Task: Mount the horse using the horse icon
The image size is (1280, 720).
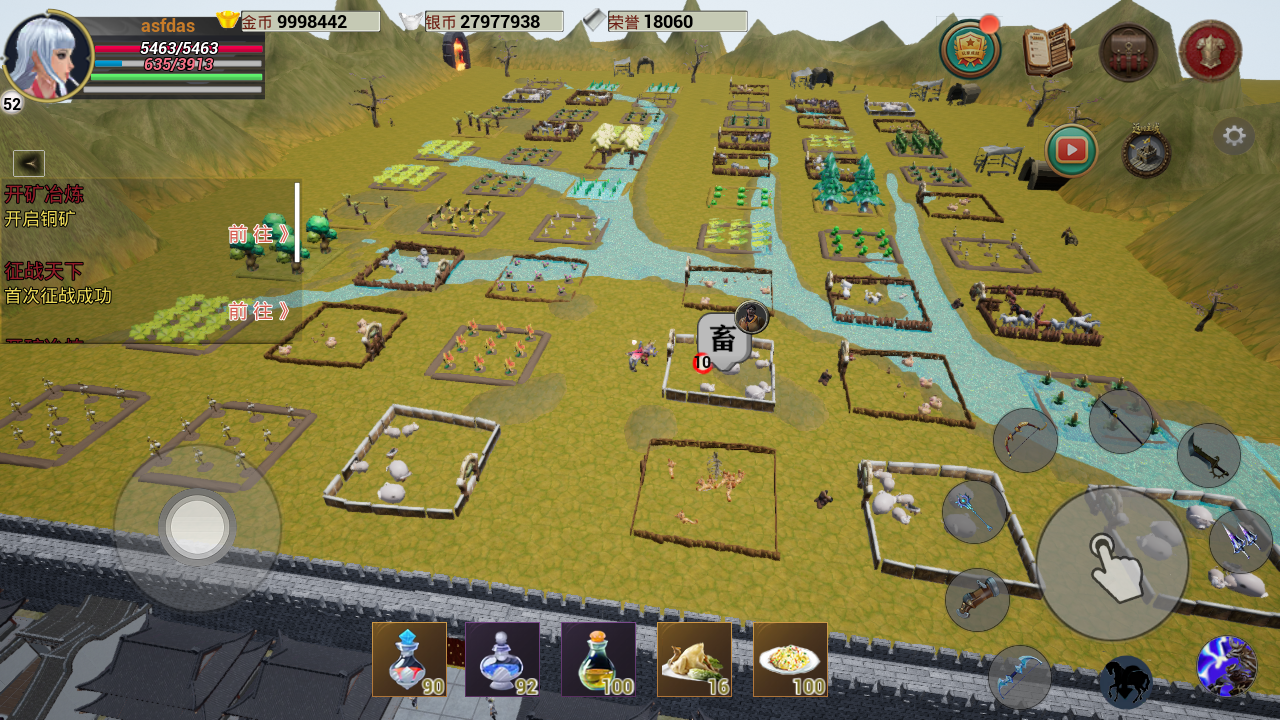Action: pos(1125,681)
